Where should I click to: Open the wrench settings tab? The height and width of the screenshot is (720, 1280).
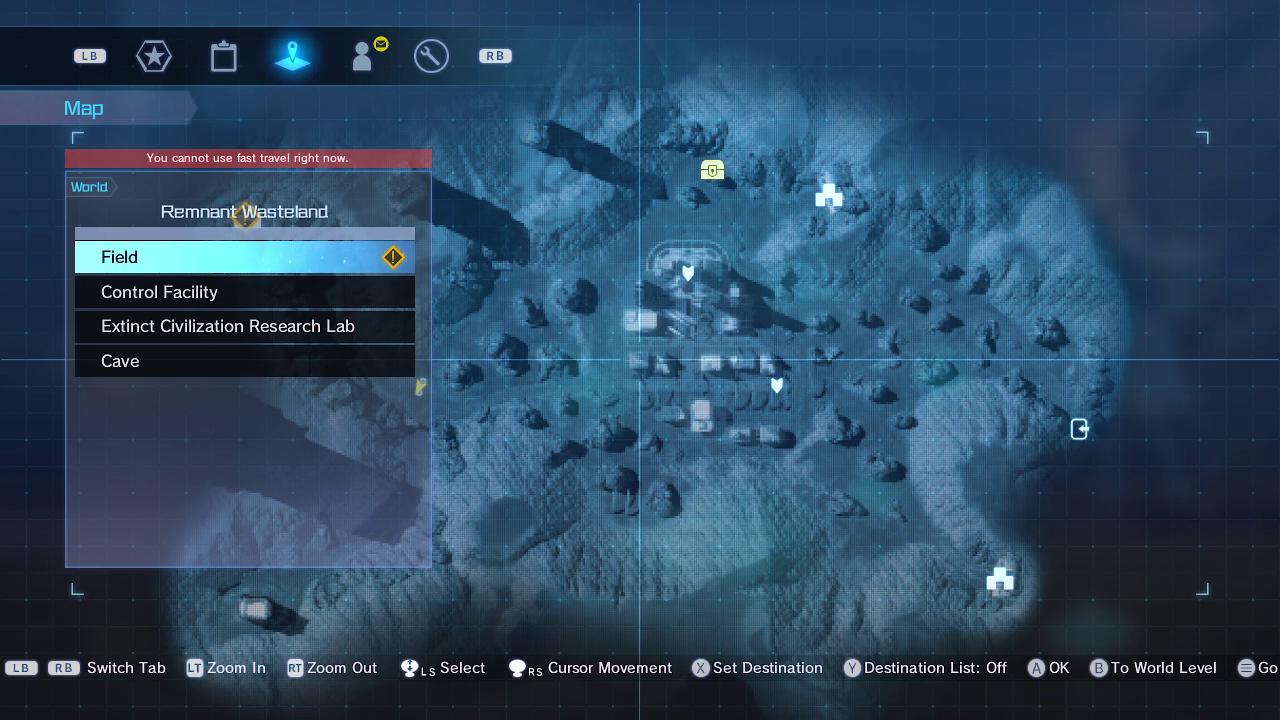[x=431, y=56]
